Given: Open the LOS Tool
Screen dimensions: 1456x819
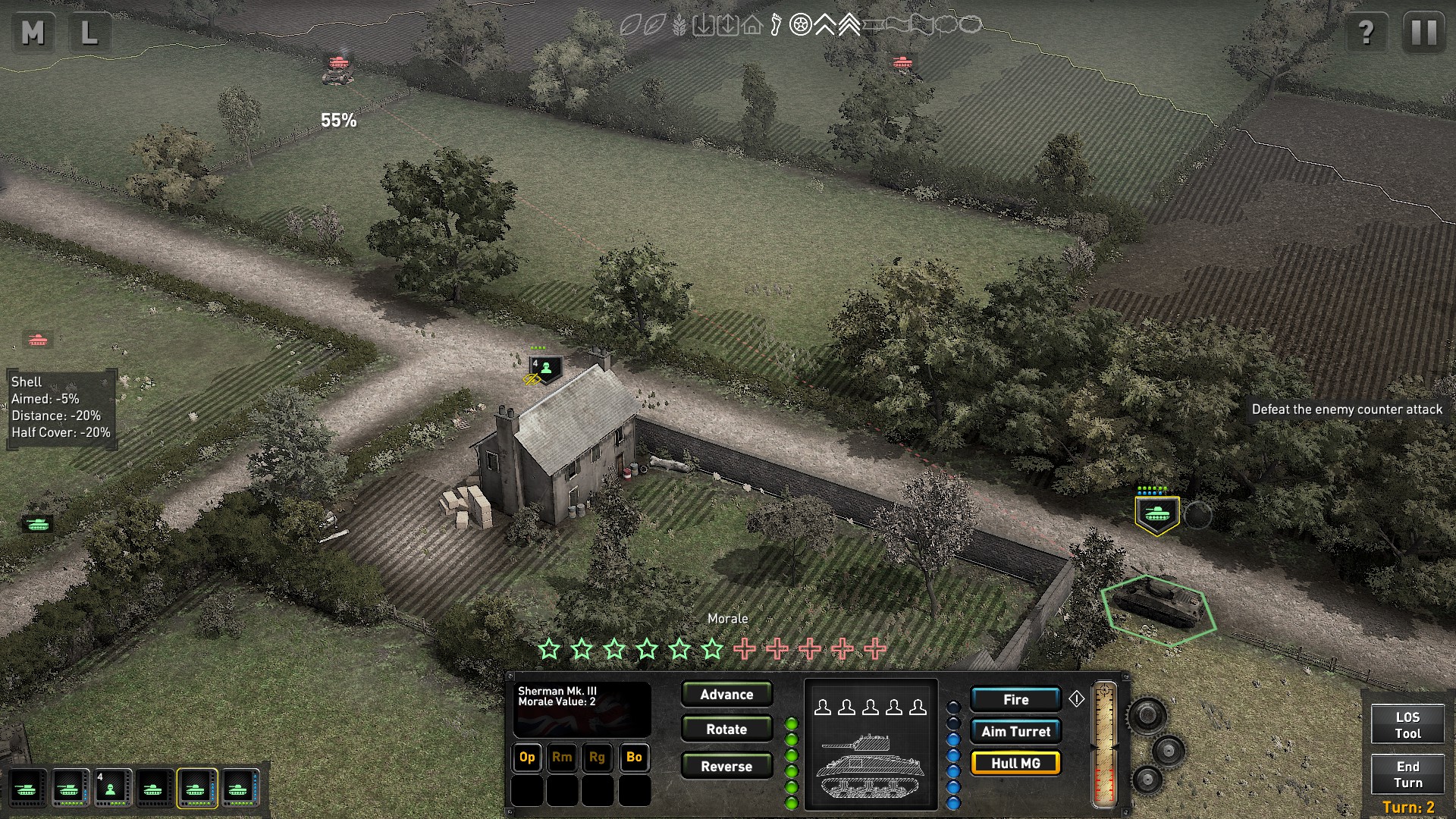Looking at the screenshot, I should (x=1408, y=724).
